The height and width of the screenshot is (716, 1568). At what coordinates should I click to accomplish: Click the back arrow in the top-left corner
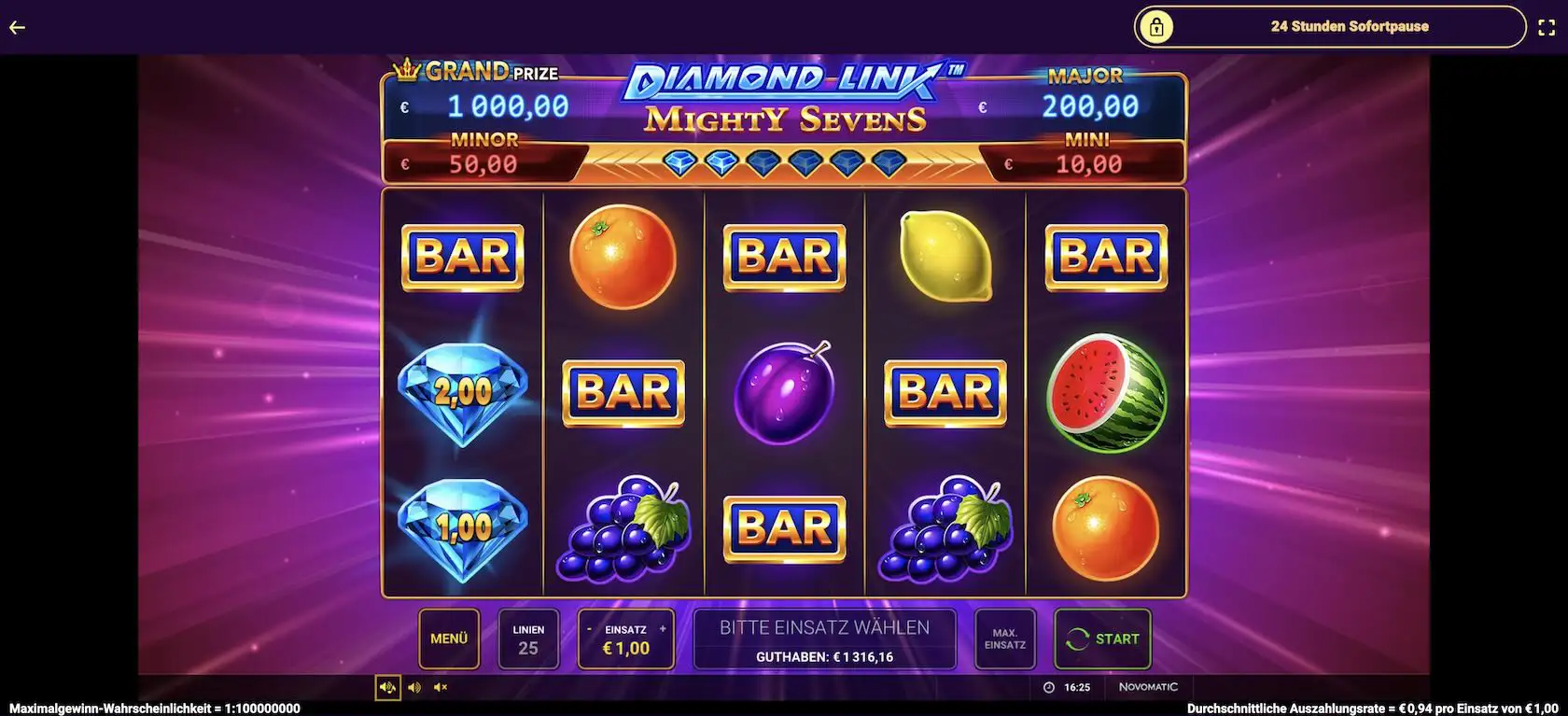17,26
